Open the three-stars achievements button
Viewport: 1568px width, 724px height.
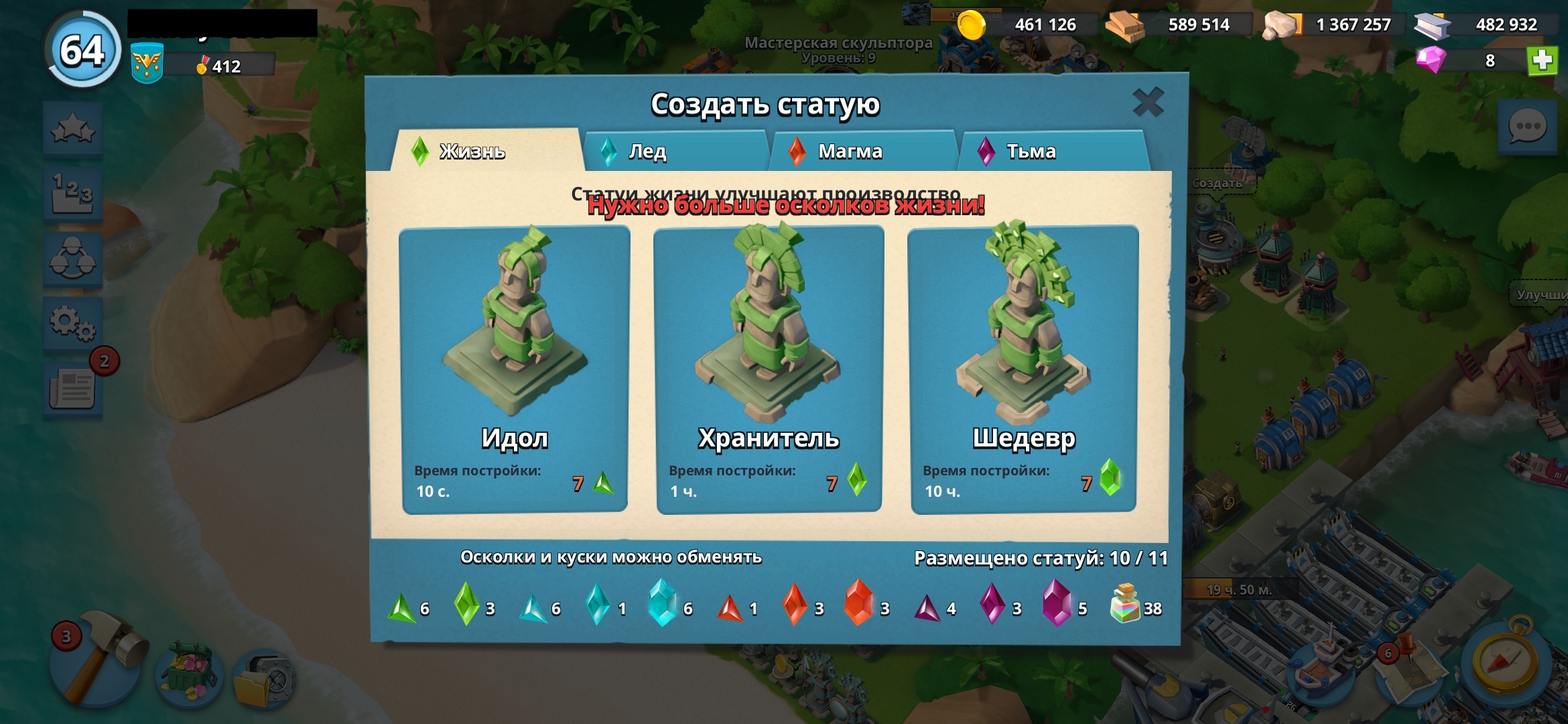click(73, 129)
